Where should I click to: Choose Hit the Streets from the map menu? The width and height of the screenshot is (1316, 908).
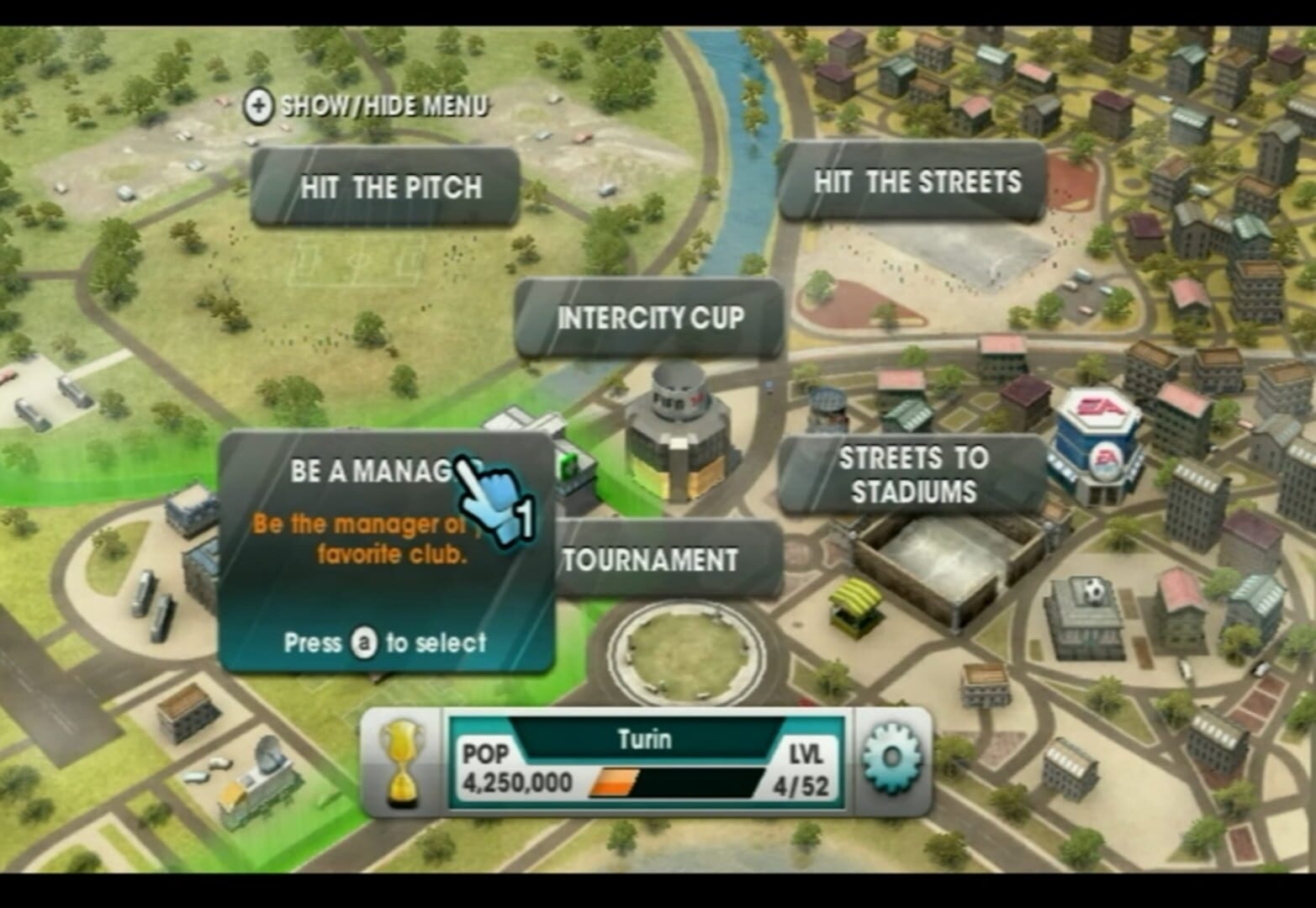[914, 181]
